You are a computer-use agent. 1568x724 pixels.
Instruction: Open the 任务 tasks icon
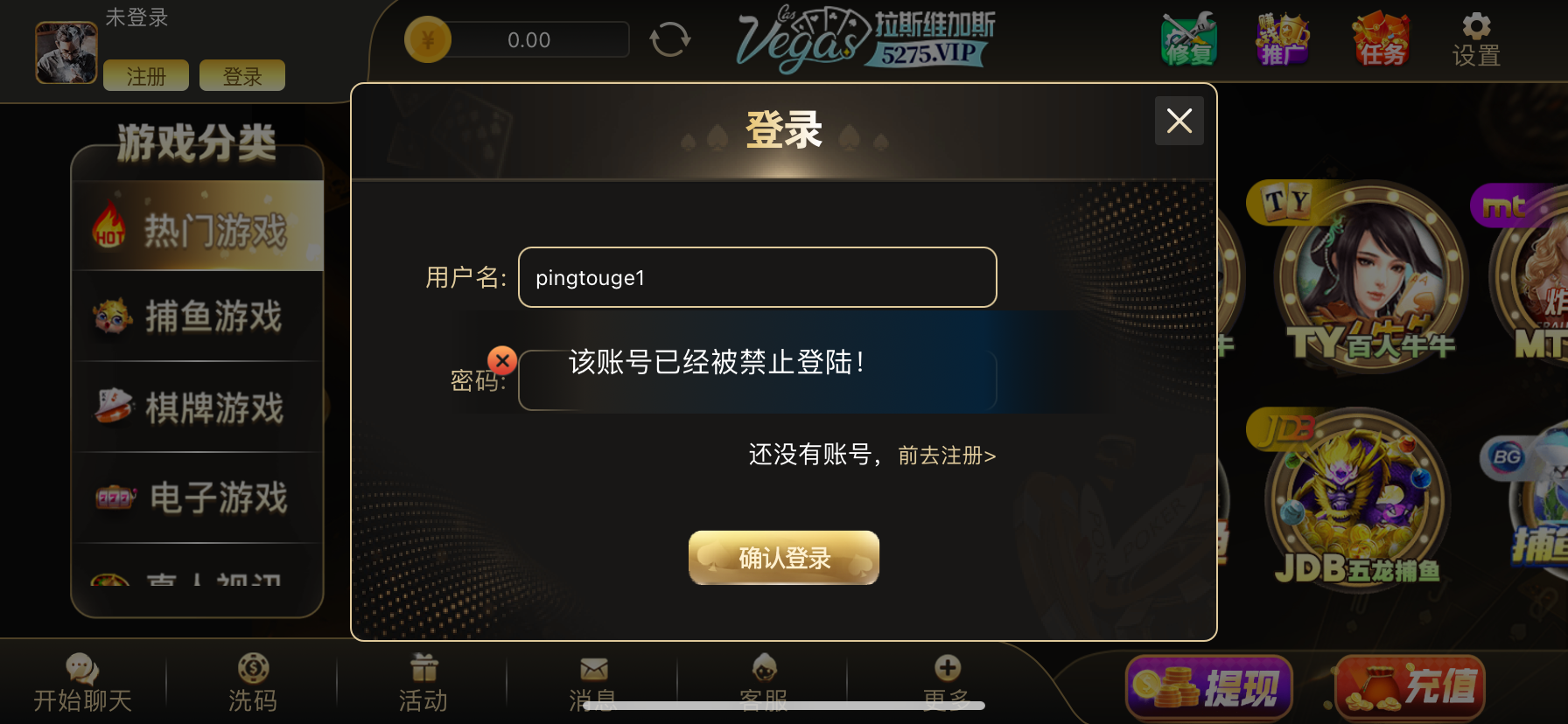pyautogui.click(x=1380, y=39)
